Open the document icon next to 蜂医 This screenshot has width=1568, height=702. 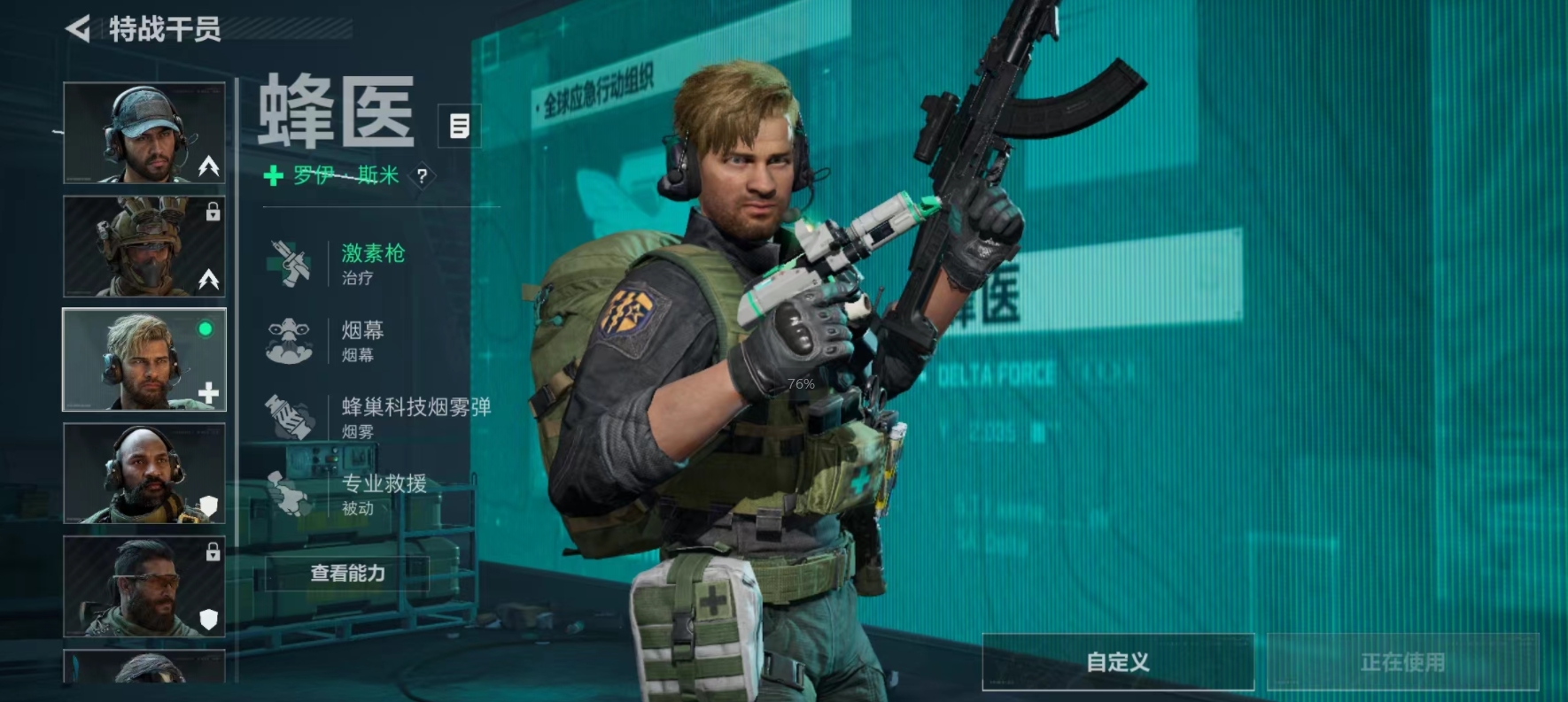coord(459,126)
